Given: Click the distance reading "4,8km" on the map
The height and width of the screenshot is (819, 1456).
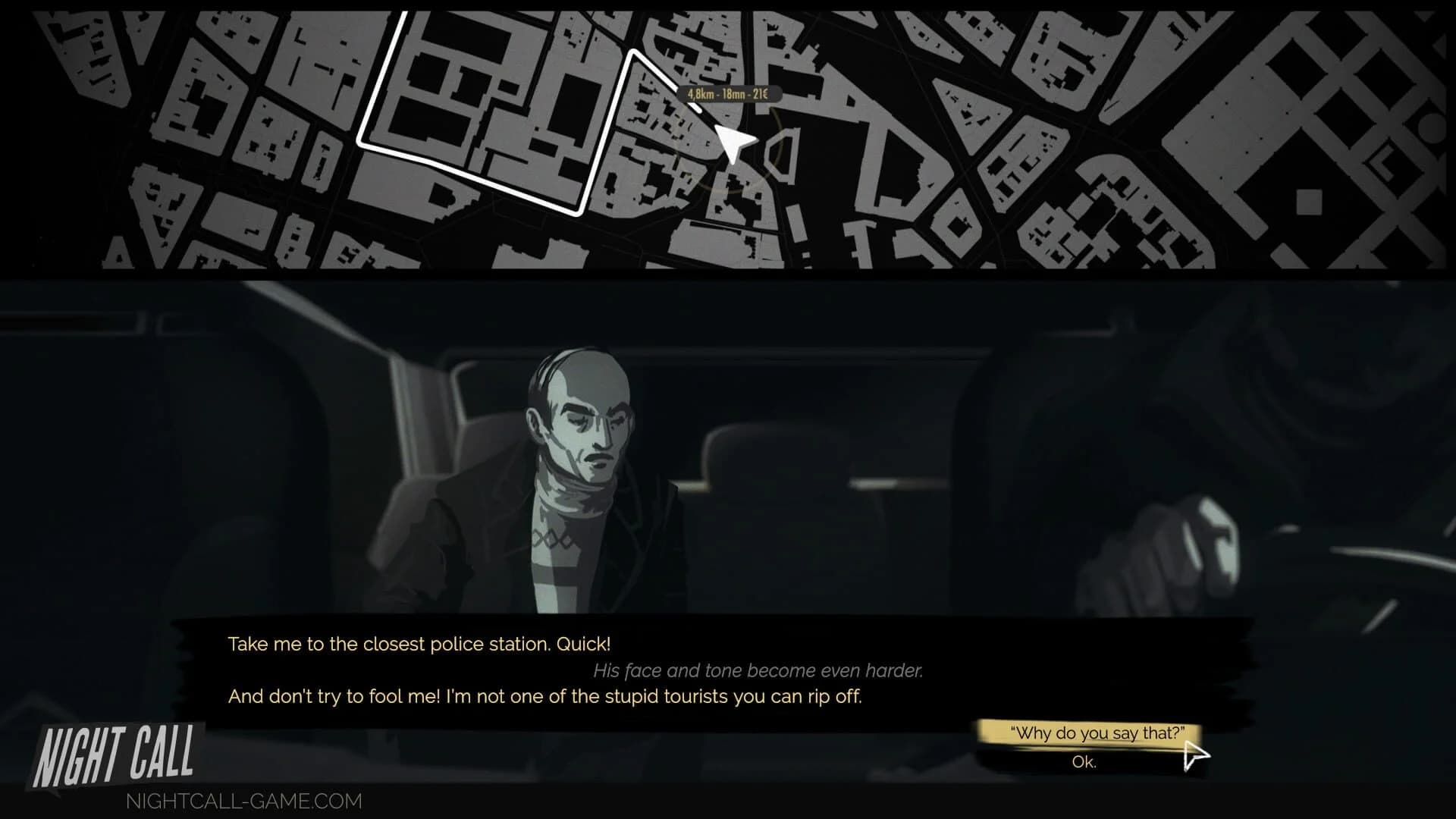Looking at the screenshot, I should [x=699, y=94].
